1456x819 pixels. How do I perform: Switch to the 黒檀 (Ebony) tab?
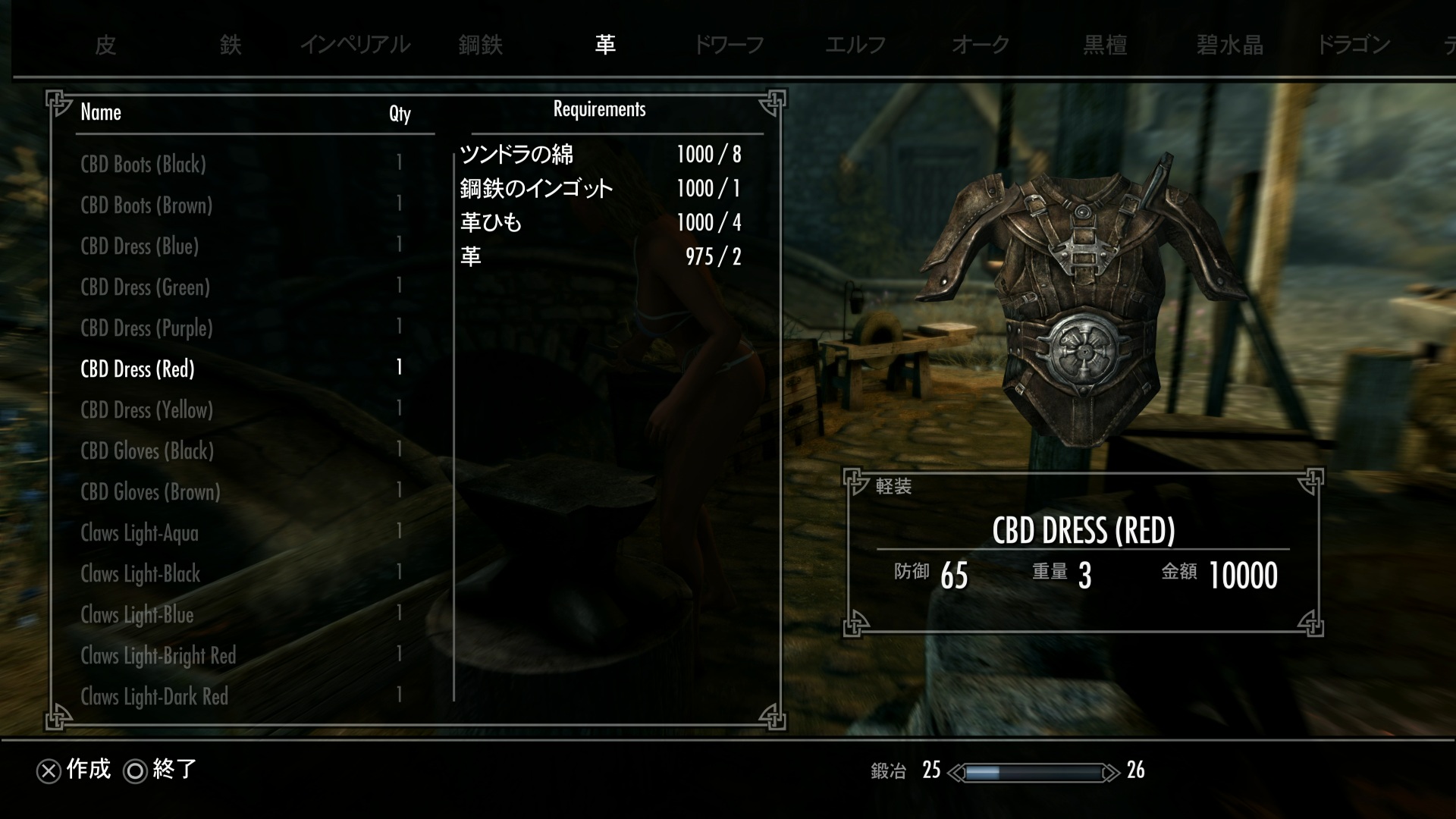(x=1105, y=45)
